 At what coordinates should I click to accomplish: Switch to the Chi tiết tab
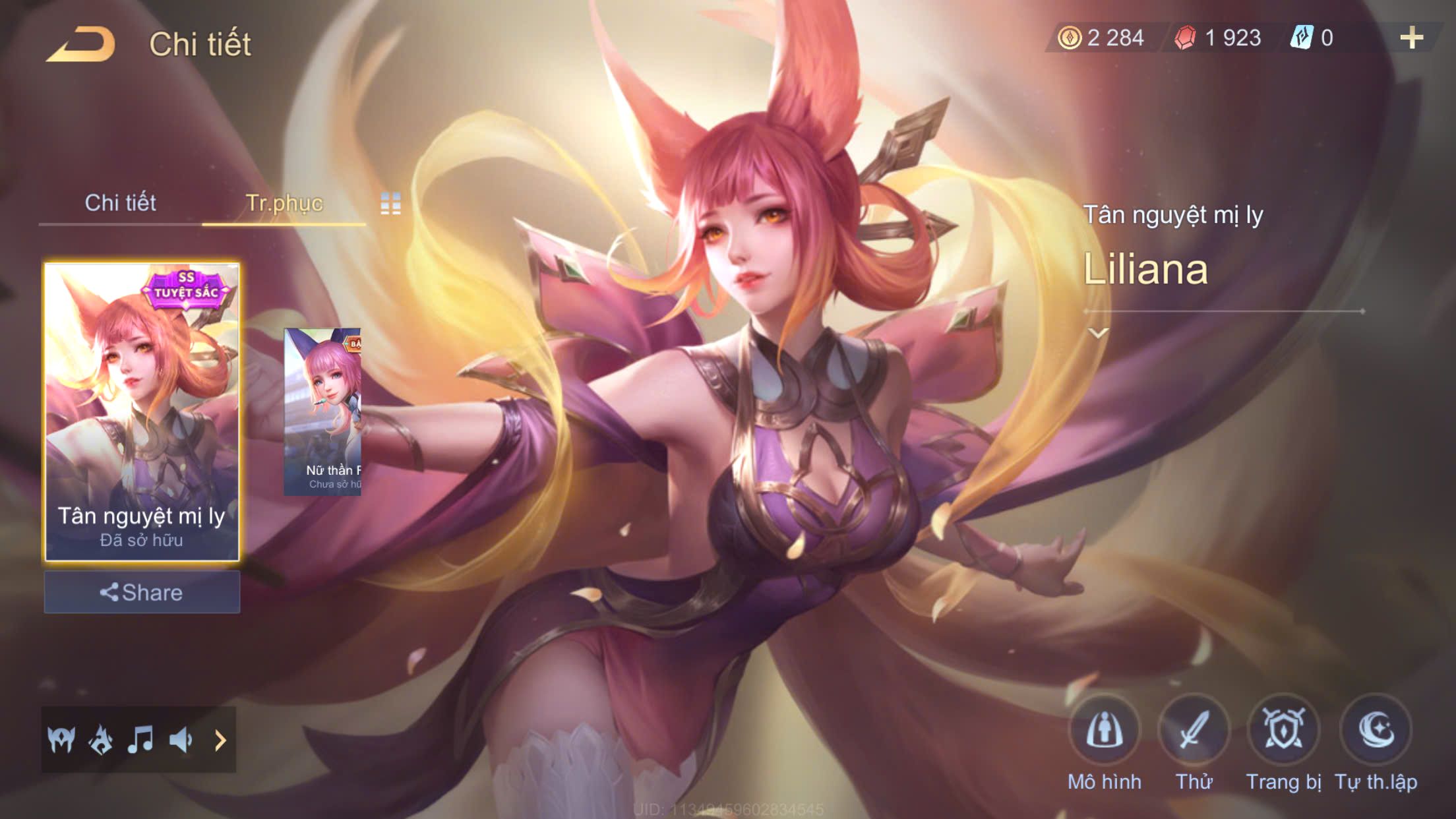(120, 202)
